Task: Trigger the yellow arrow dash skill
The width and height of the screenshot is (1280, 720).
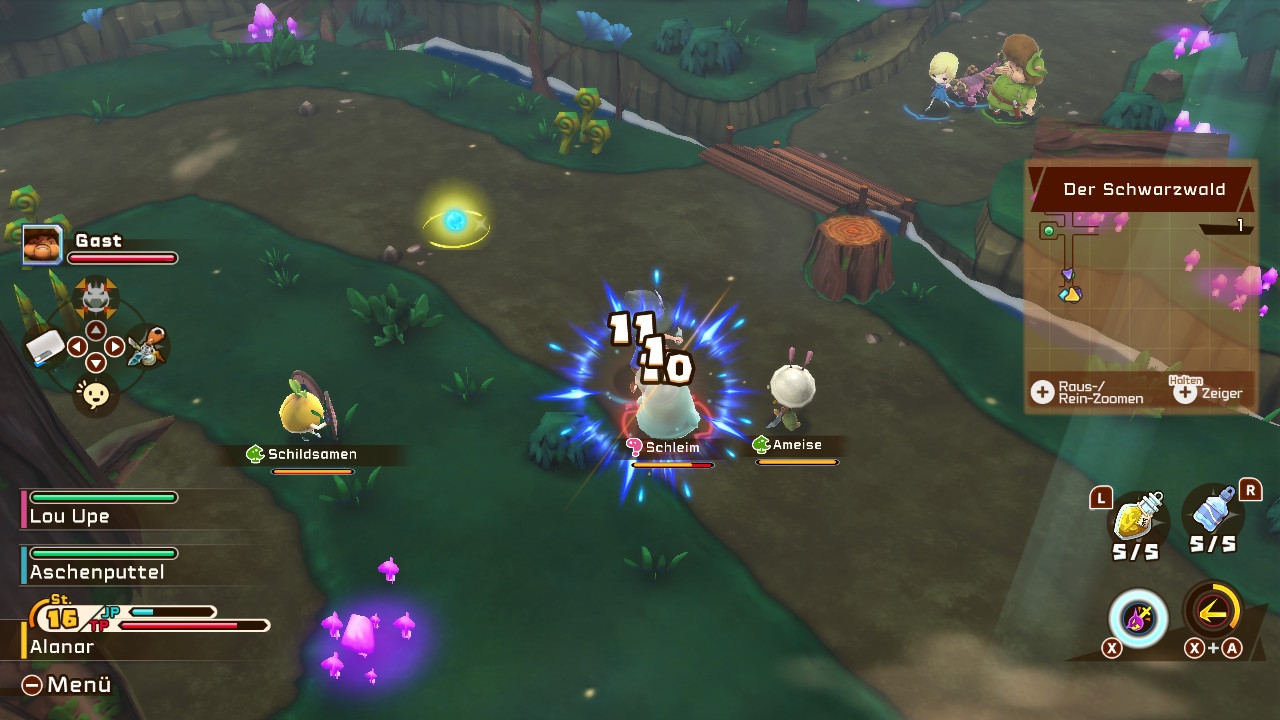Action: pyautogui.click(x=1213, y=610)
